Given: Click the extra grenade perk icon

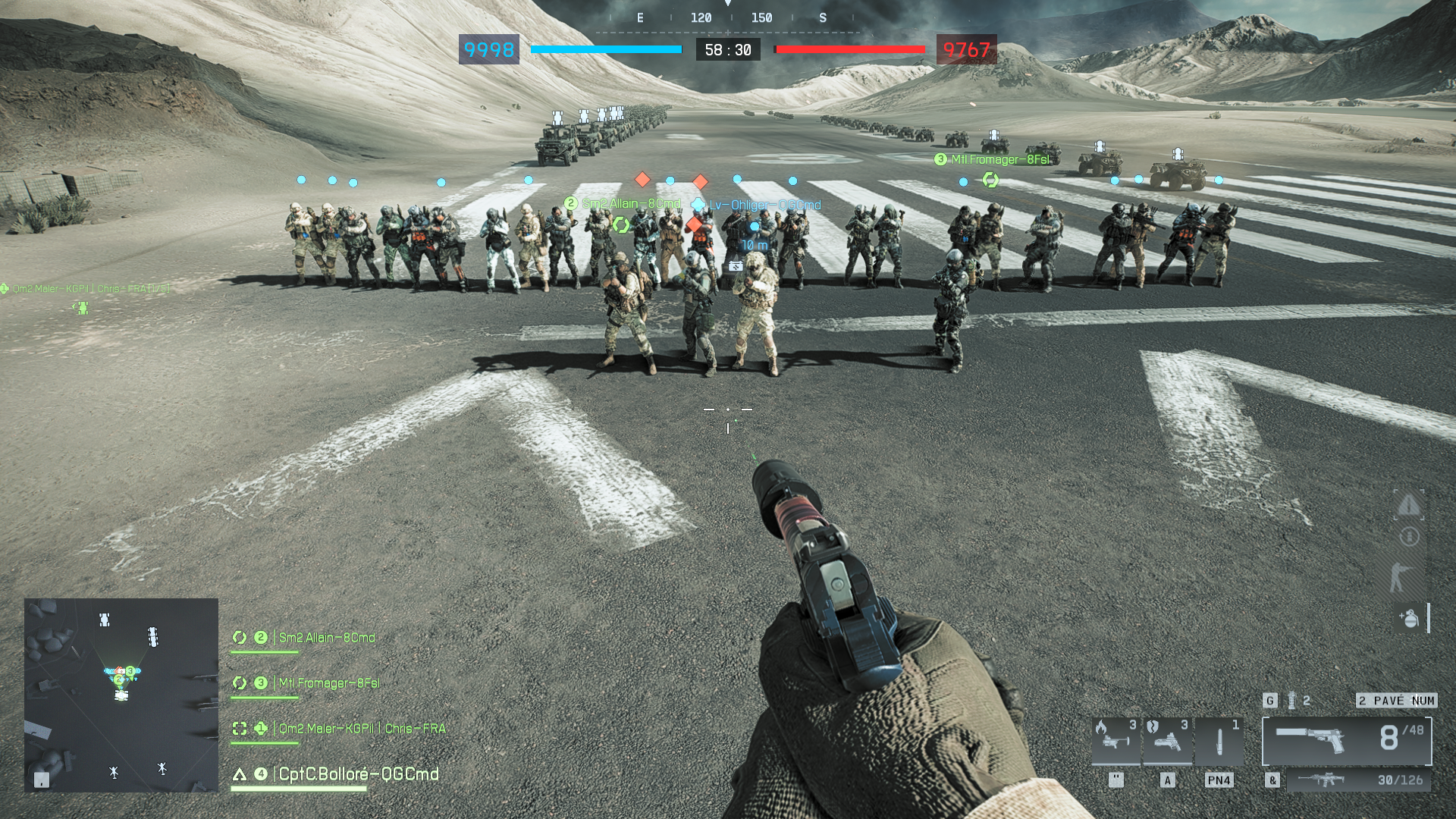Looking at the screenshot, I should [x=1409, y=618].
